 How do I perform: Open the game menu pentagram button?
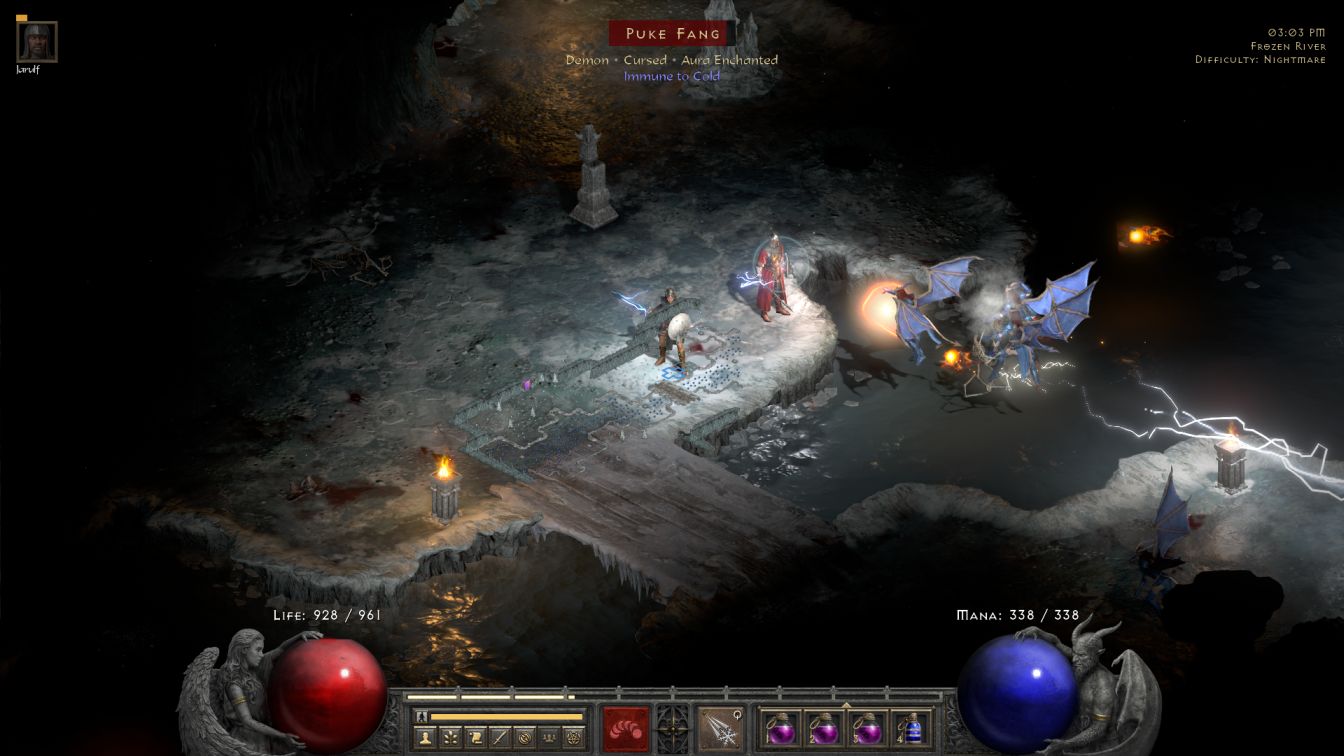(574, 737)
